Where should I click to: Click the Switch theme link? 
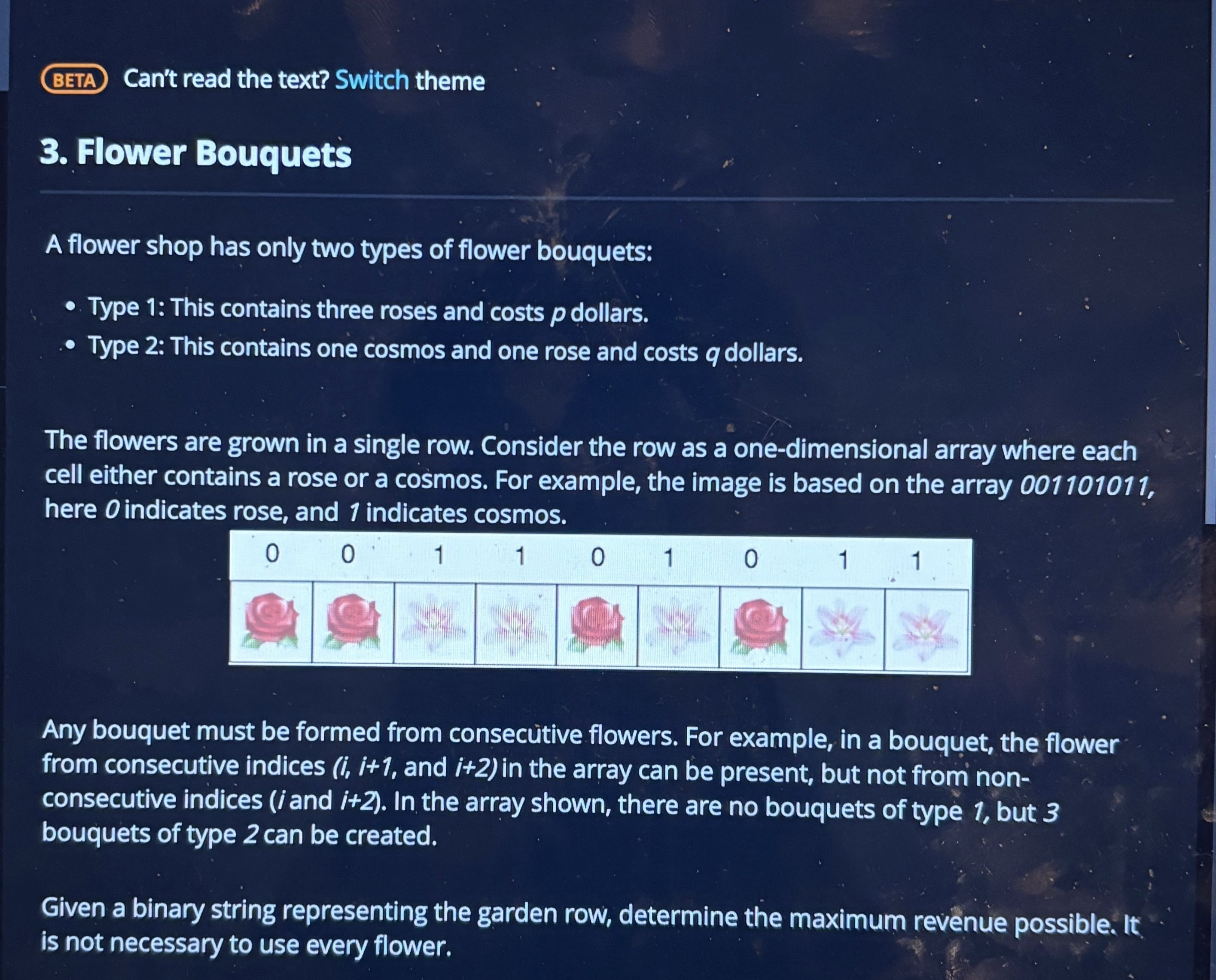point(372,81)
